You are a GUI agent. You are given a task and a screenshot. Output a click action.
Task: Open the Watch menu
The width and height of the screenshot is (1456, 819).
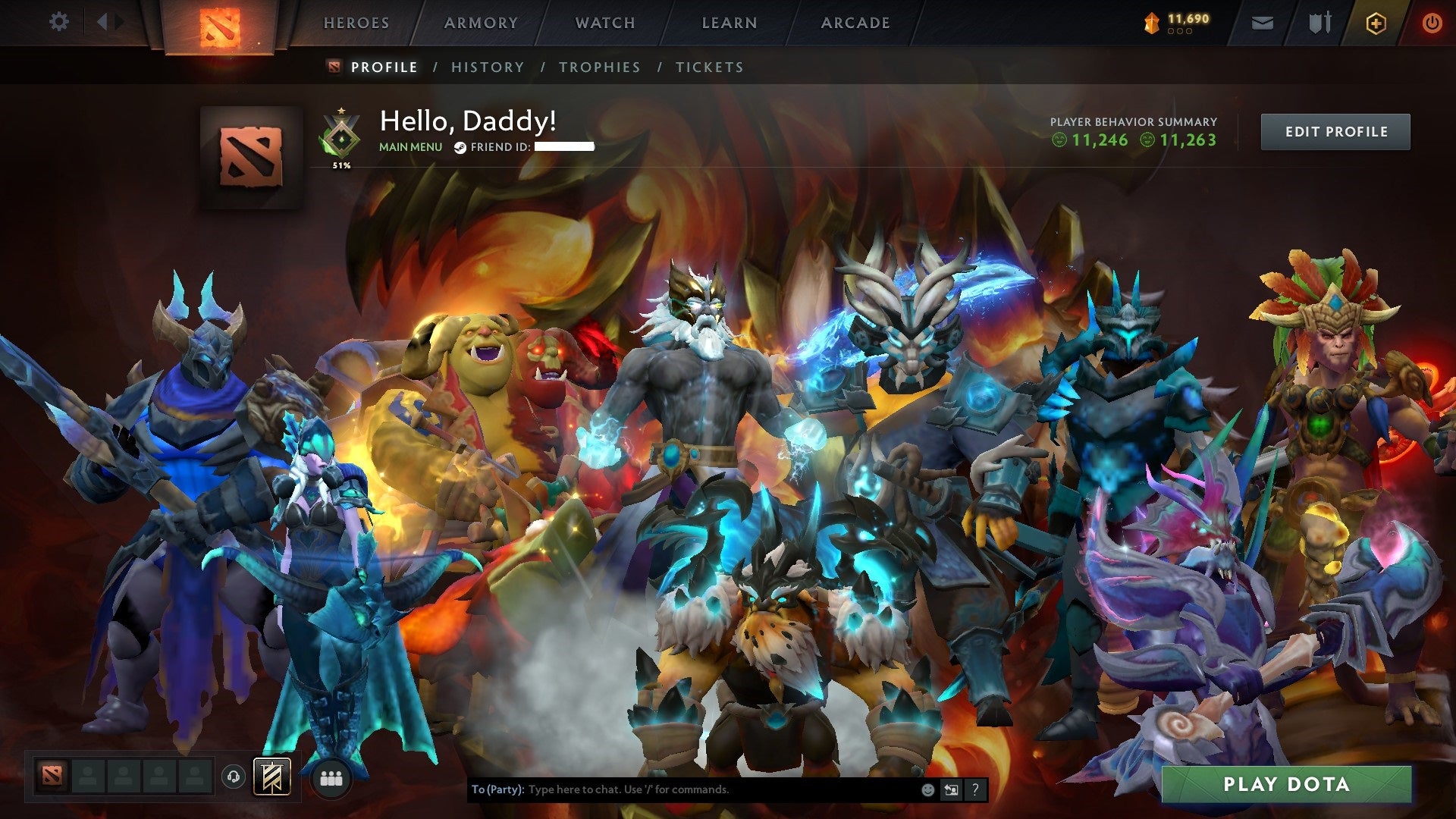[x=605, y=23]
